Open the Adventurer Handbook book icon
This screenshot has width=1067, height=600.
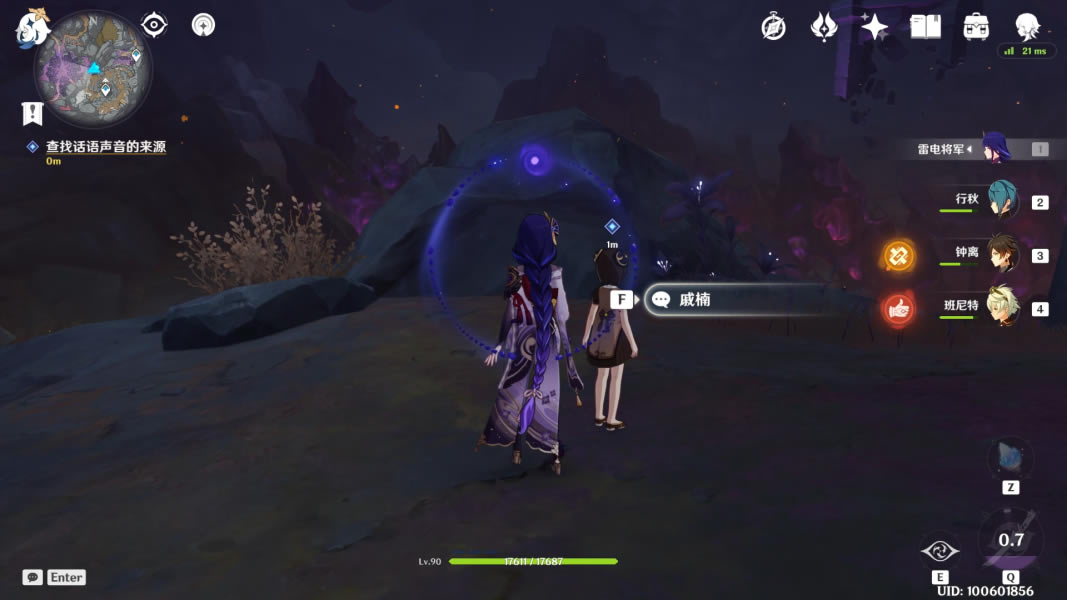925,27
